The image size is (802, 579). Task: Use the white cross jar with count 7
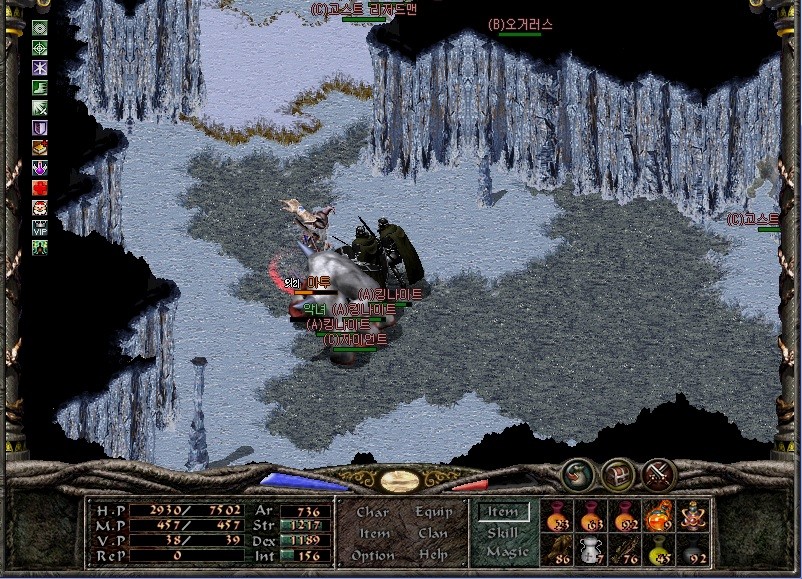pyautogui.click(x=590, y=548)
